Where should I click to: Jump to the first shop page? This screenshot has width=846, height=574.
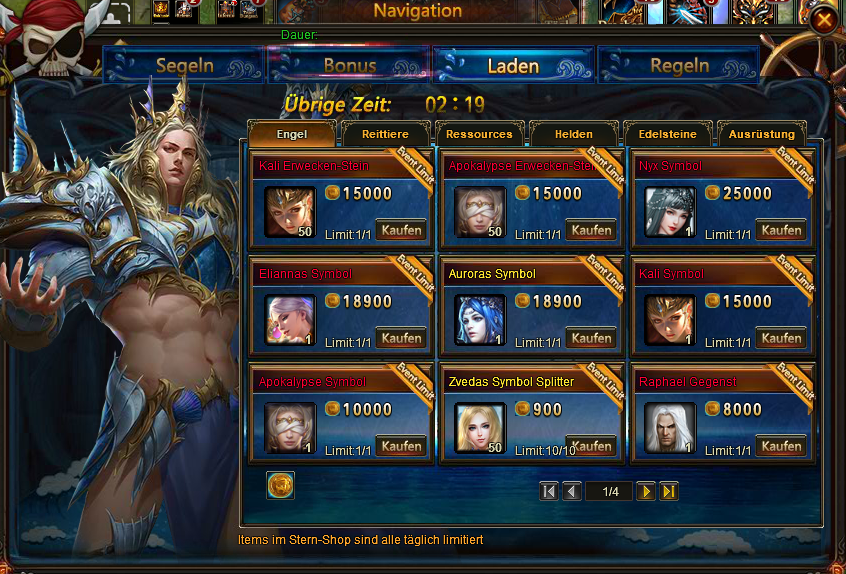tap(548, 491)
